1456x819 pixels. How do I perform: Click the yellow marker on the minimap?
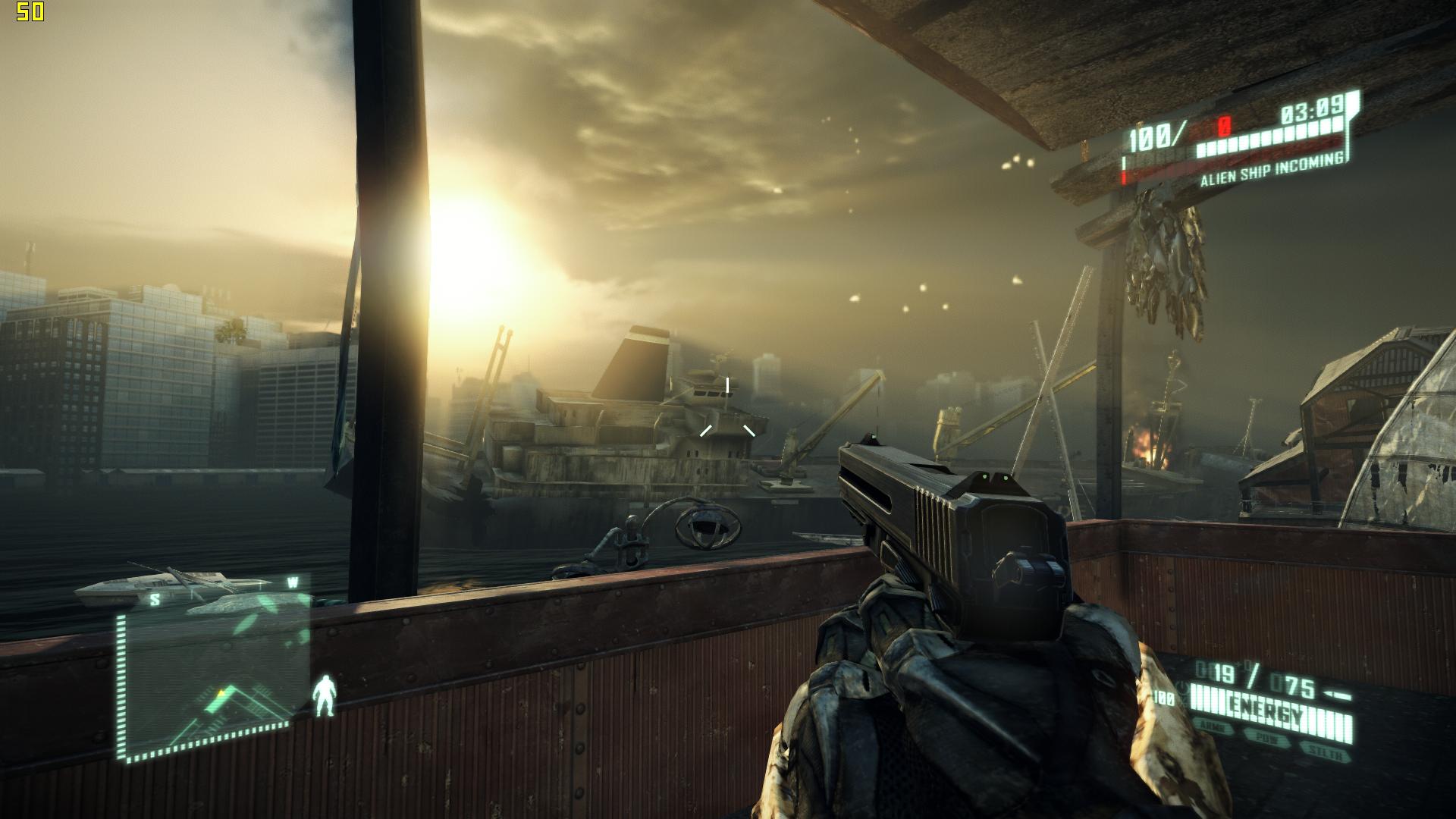(x=221, y=692)
